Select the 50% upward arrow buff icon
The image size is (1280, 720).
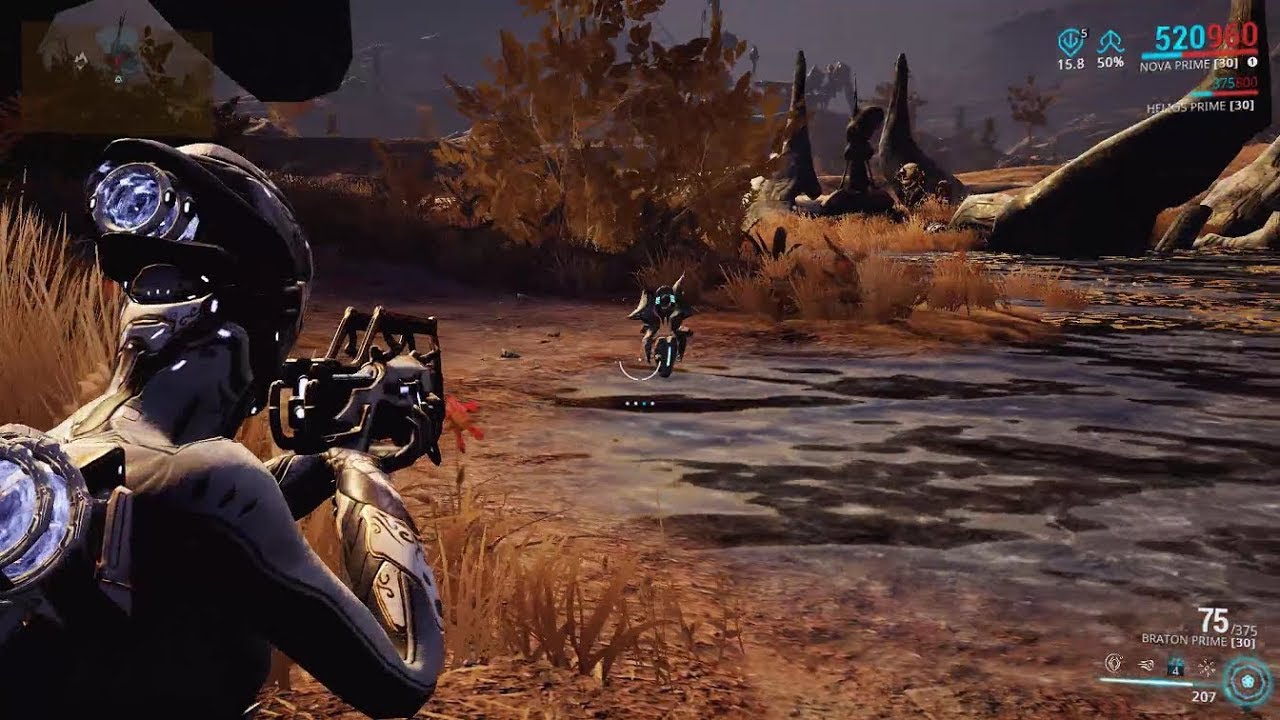[1110, 43]
